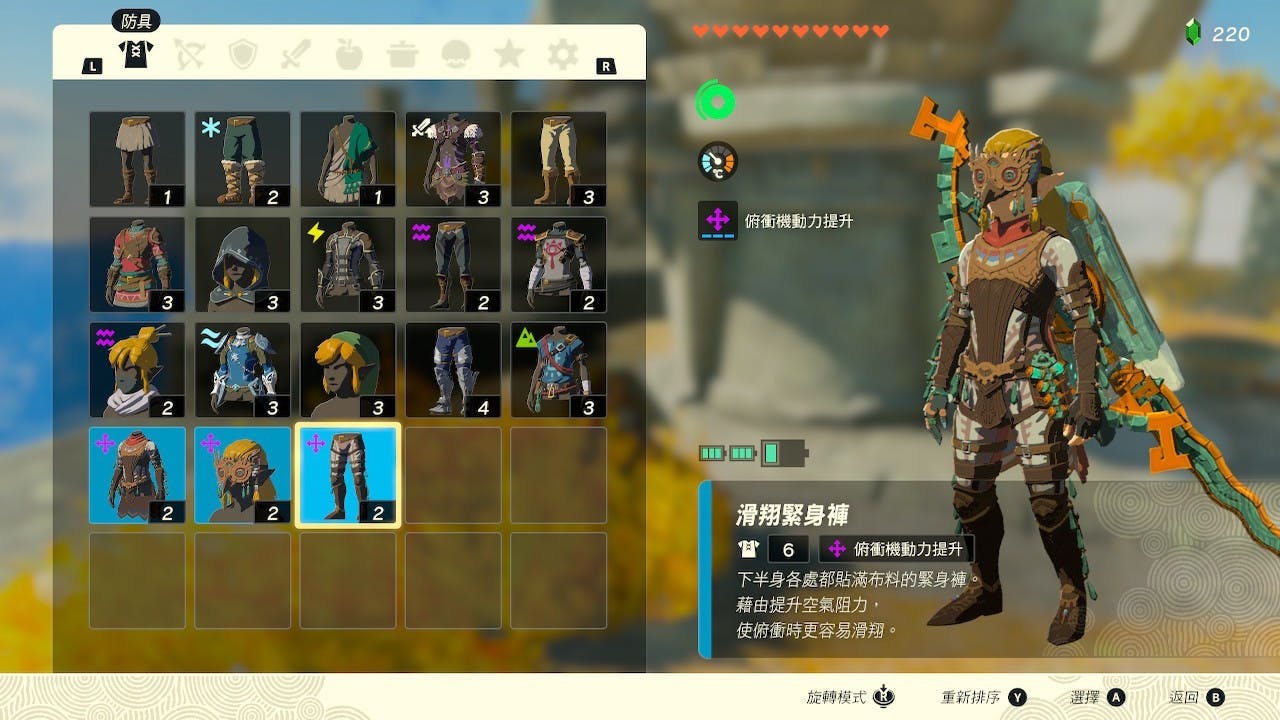Show the Zonai capsule devices tab
This screenshot has width=1280, height=720.
(x=456, y=54)
